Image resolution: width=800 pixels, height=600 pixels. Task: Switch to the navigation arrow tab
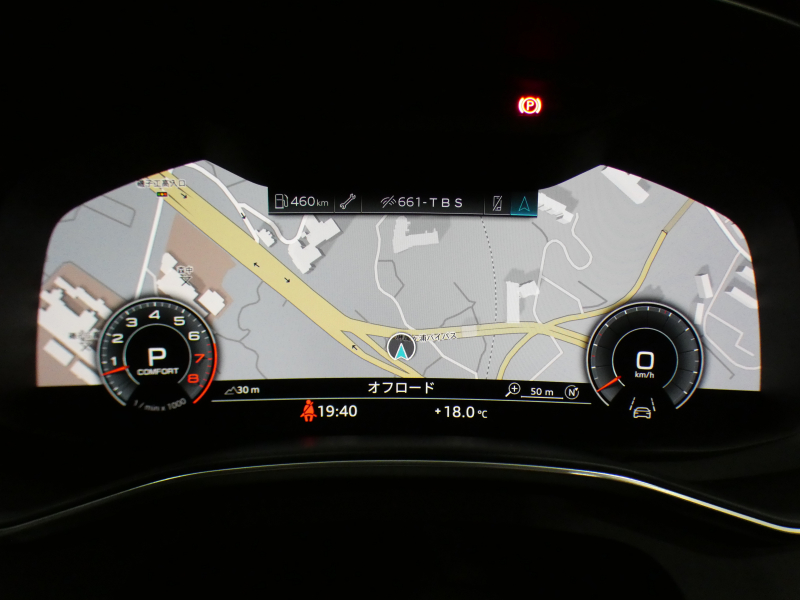coord(522,203)
